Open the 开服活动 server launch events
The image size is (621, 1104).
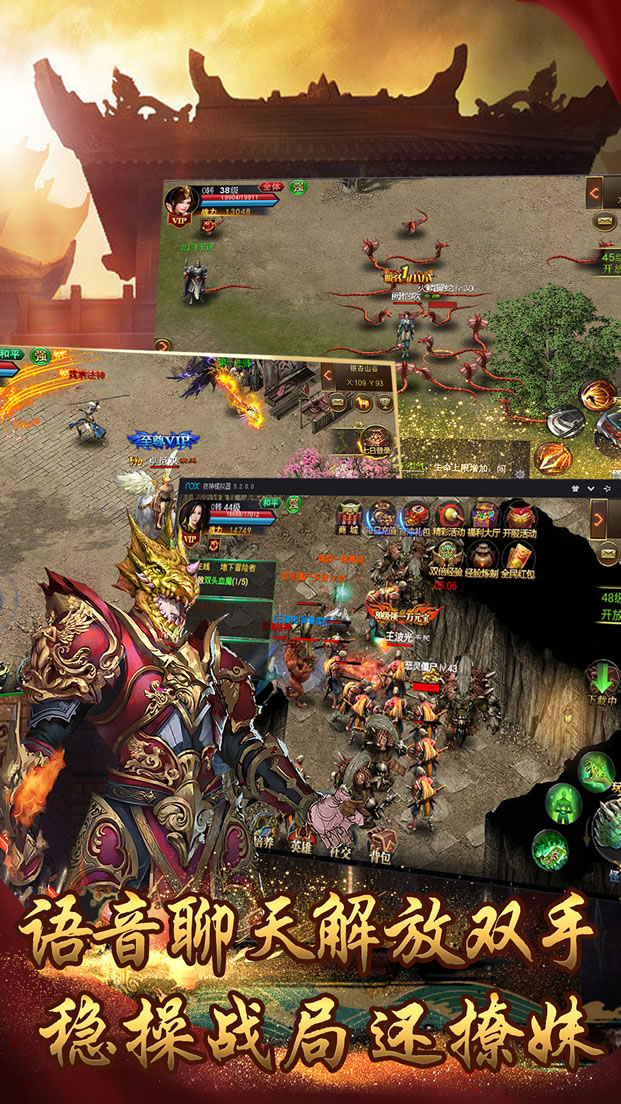pyautogui.click(x=519, y=520)
